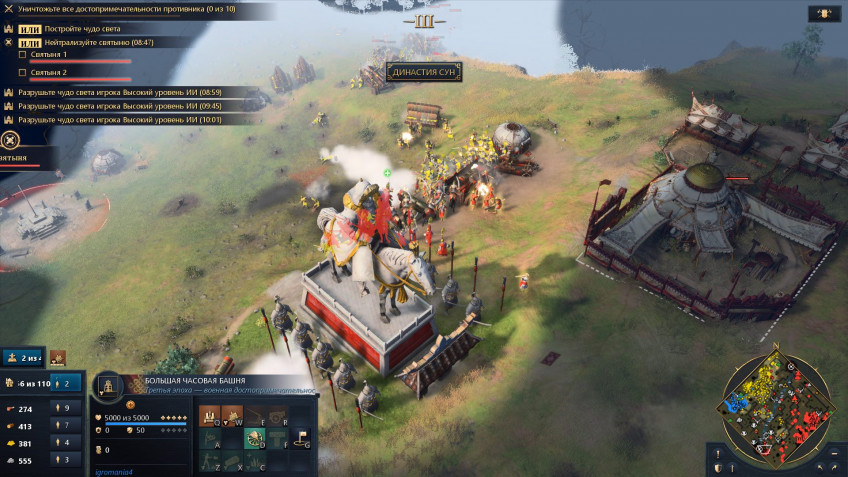Image resolution: width=848 pixels, height=477 pixels.
Task: Select gold villagers count showing 4
Action: (x=67, y=443)
